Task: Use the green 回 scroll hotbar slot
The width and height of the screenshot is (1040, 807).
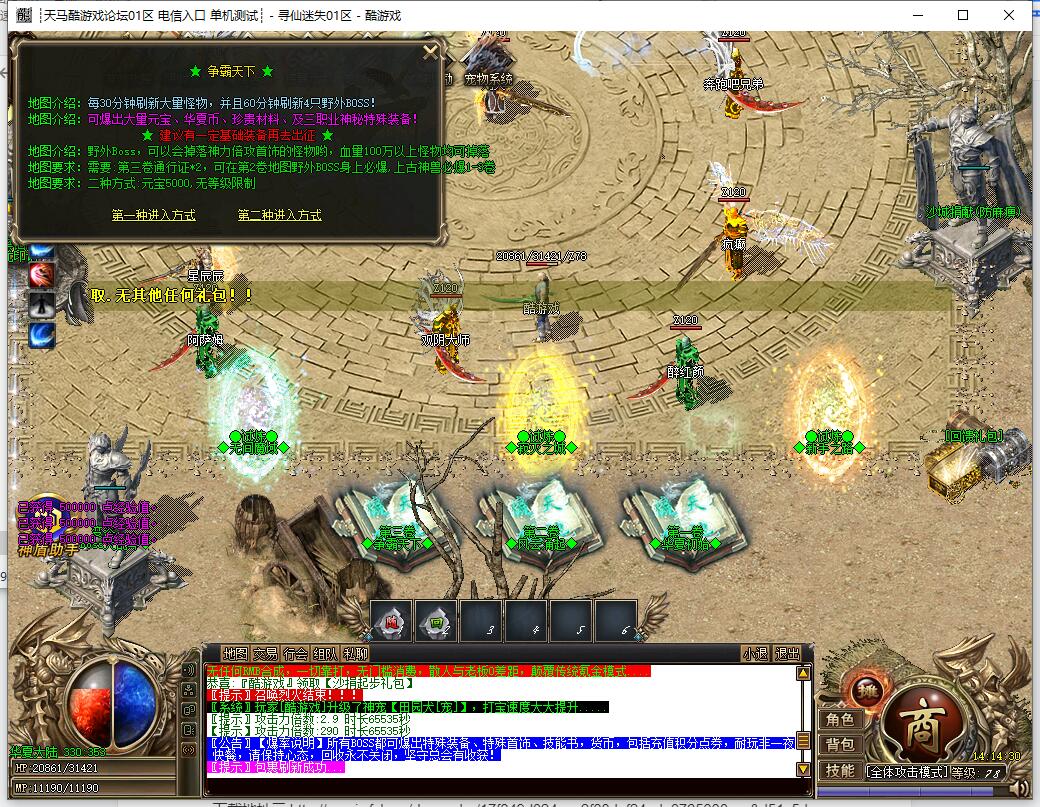Action: pyautogui.click(x=436, y=621)
